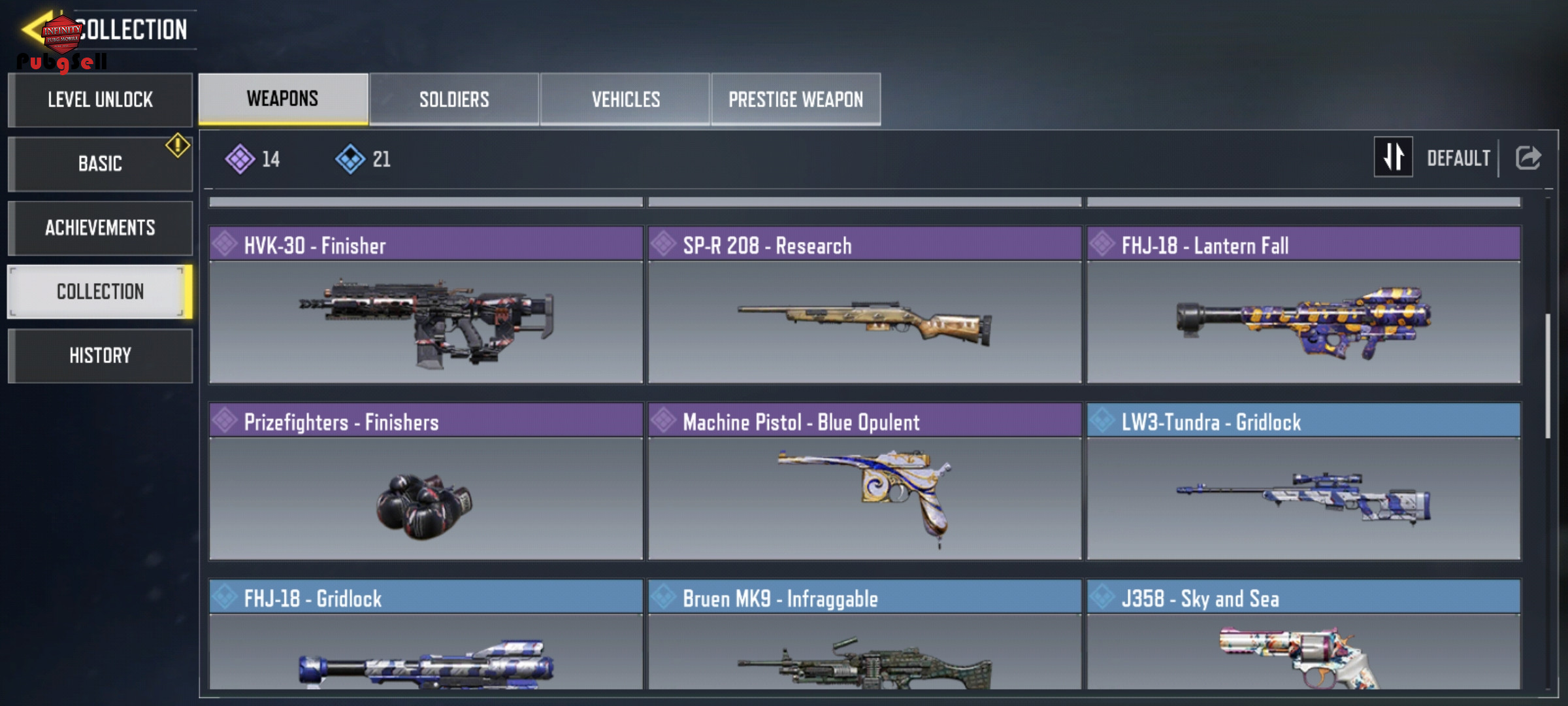Go back using the yellow arrow

[33, 29]
